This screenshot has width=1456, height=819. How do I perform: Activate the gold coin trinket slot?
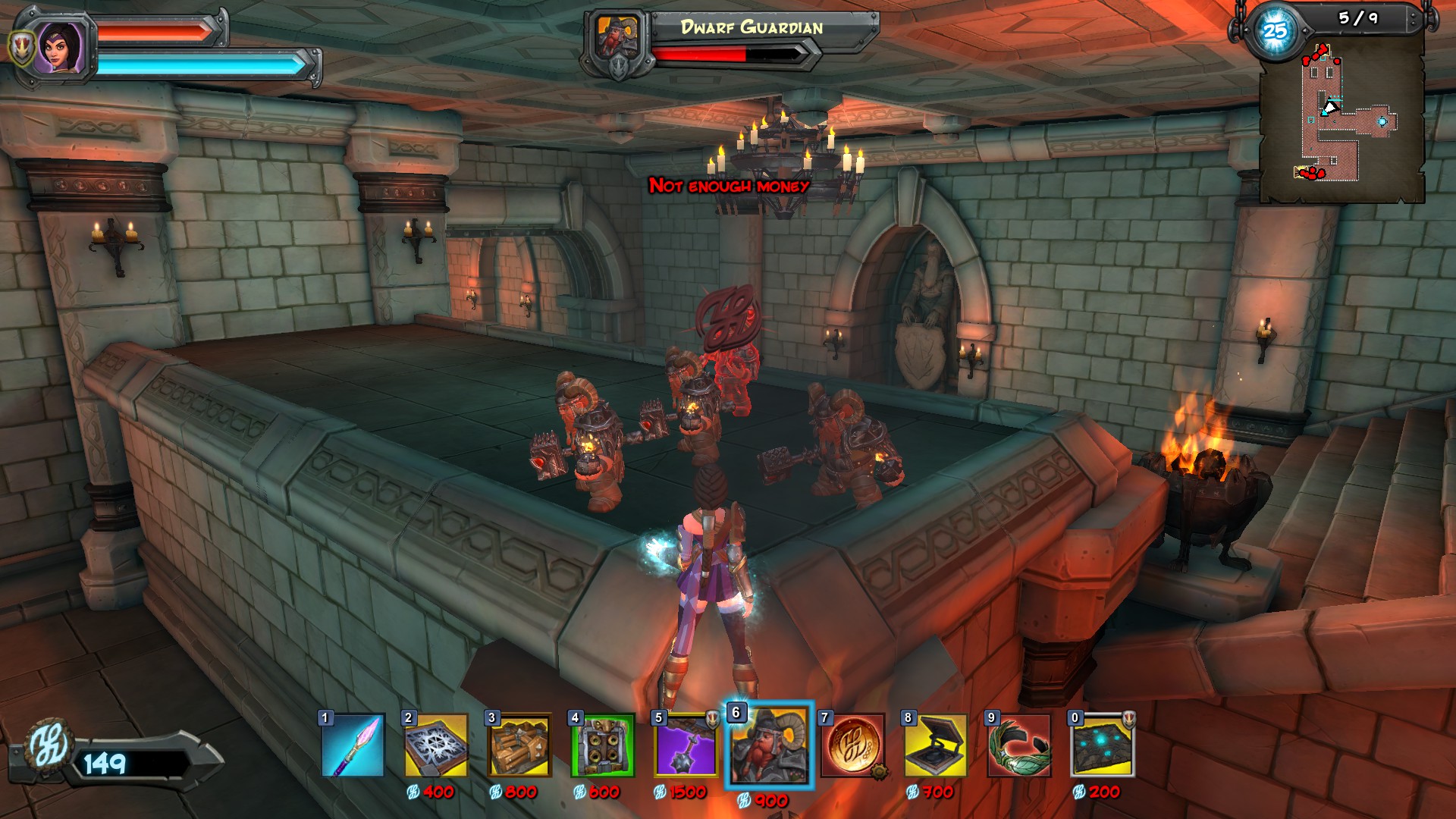pos(853,745)
